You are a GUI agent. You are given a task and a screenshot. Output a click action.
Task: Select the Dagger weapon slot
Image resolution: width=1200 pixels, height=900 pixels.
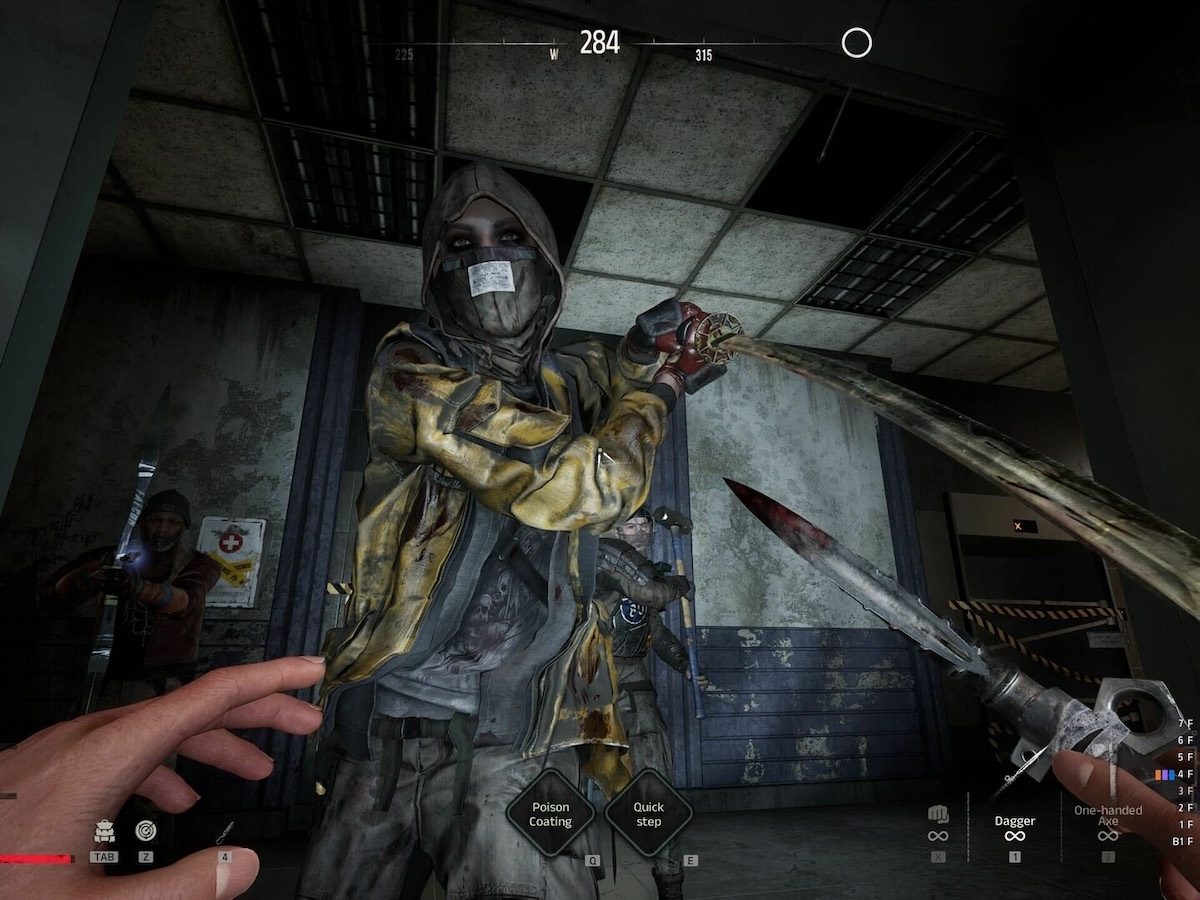(1014, 827)
